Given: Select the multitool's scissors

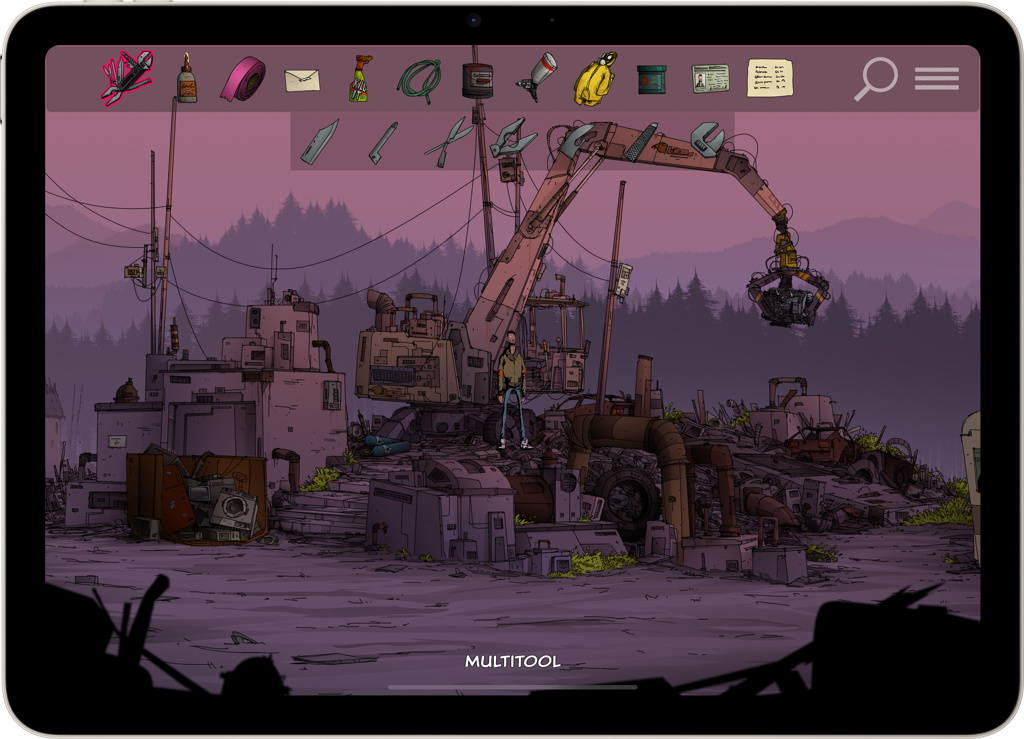Looking at the screenshot, I should [447, 141].
